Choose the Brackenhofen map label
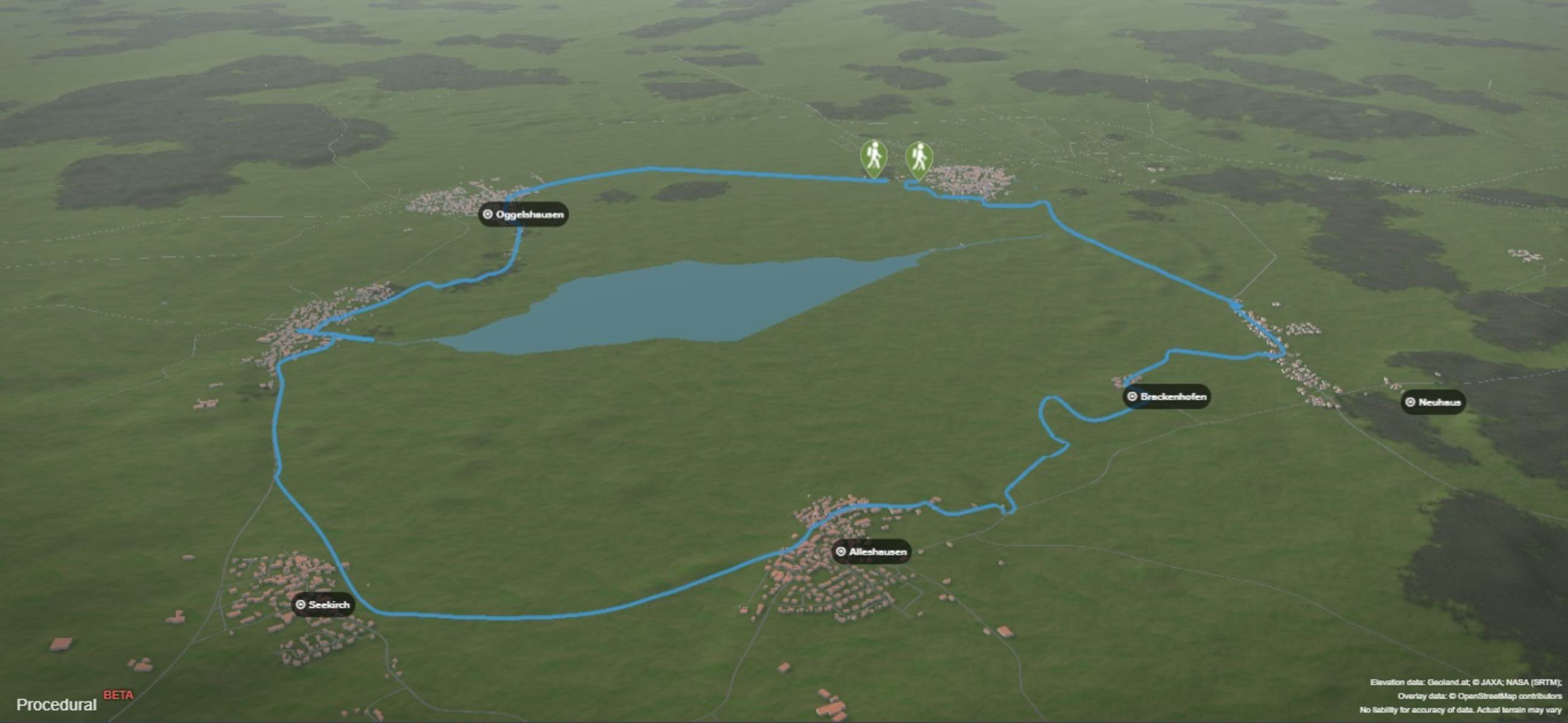This screenshot has height=723, width=1568. 1166,396
